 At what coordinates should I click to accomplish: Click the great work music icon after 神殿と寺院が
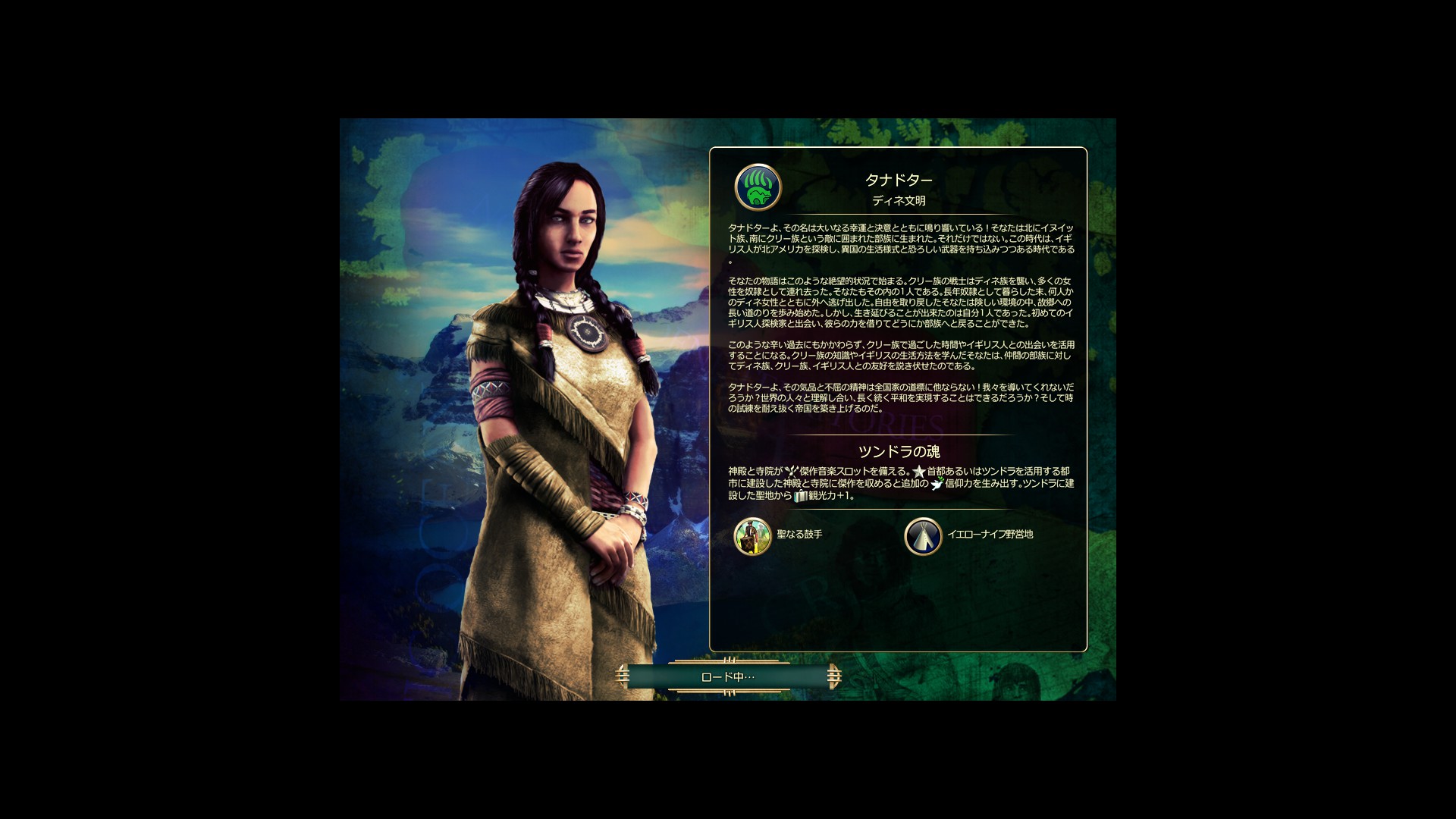pyautogui.click(x=791, y=470)
